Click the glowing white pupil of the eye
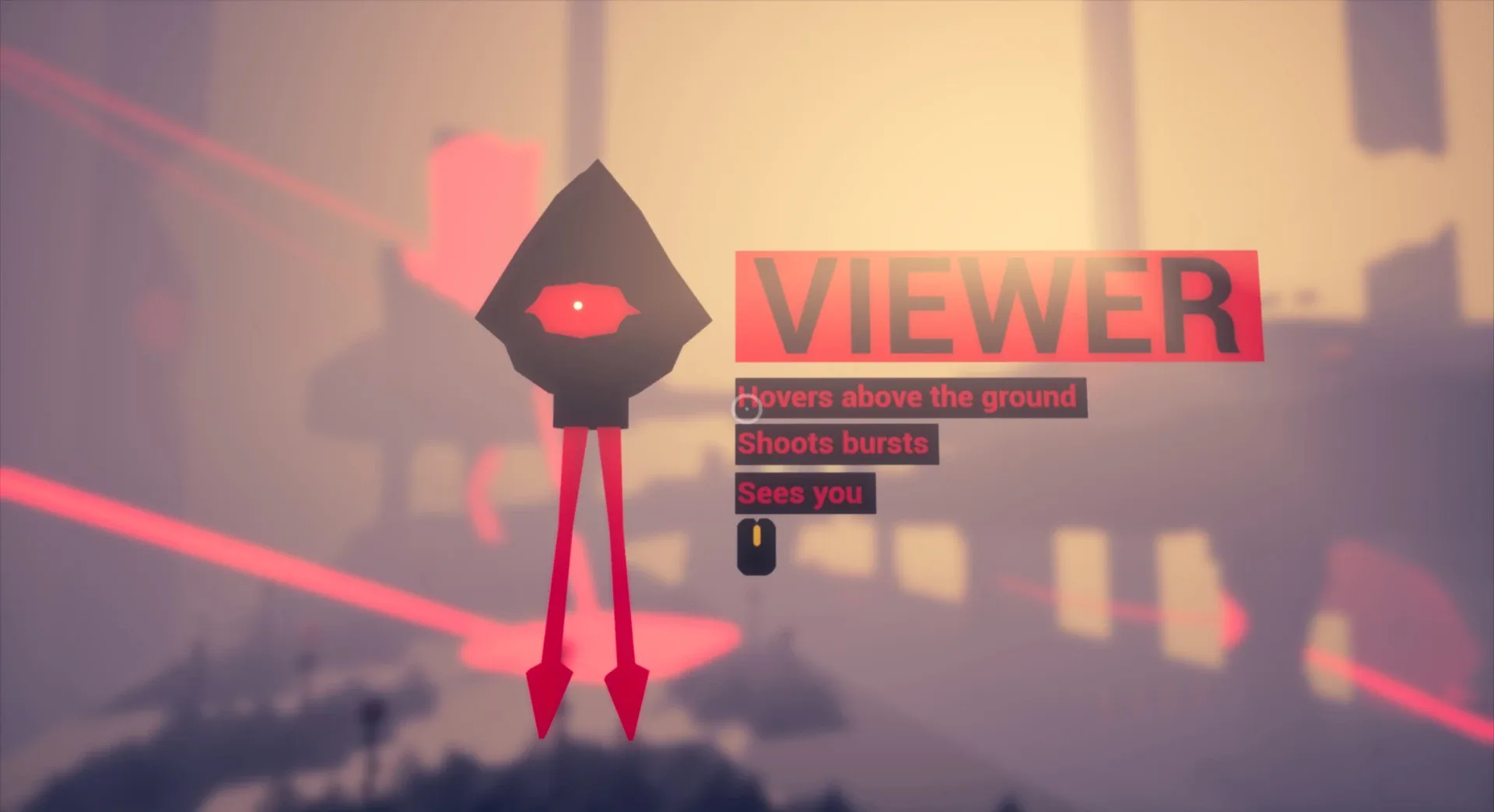Screen dimensions: 1494x812 pos(578,306)
